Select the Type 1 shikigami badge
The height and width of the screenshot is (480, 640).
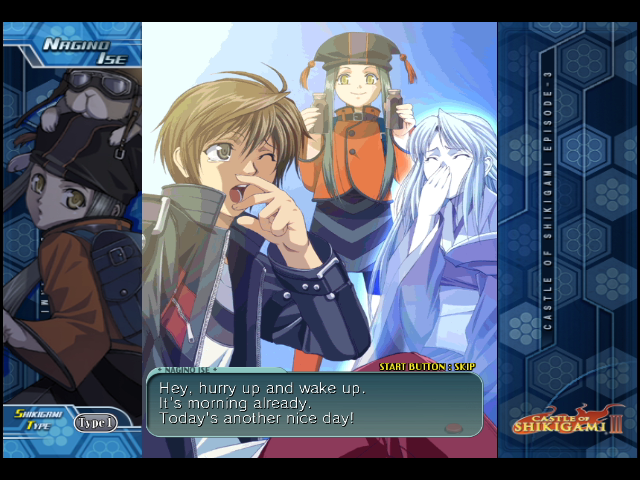pyautogui.click(x=96, y=422)
